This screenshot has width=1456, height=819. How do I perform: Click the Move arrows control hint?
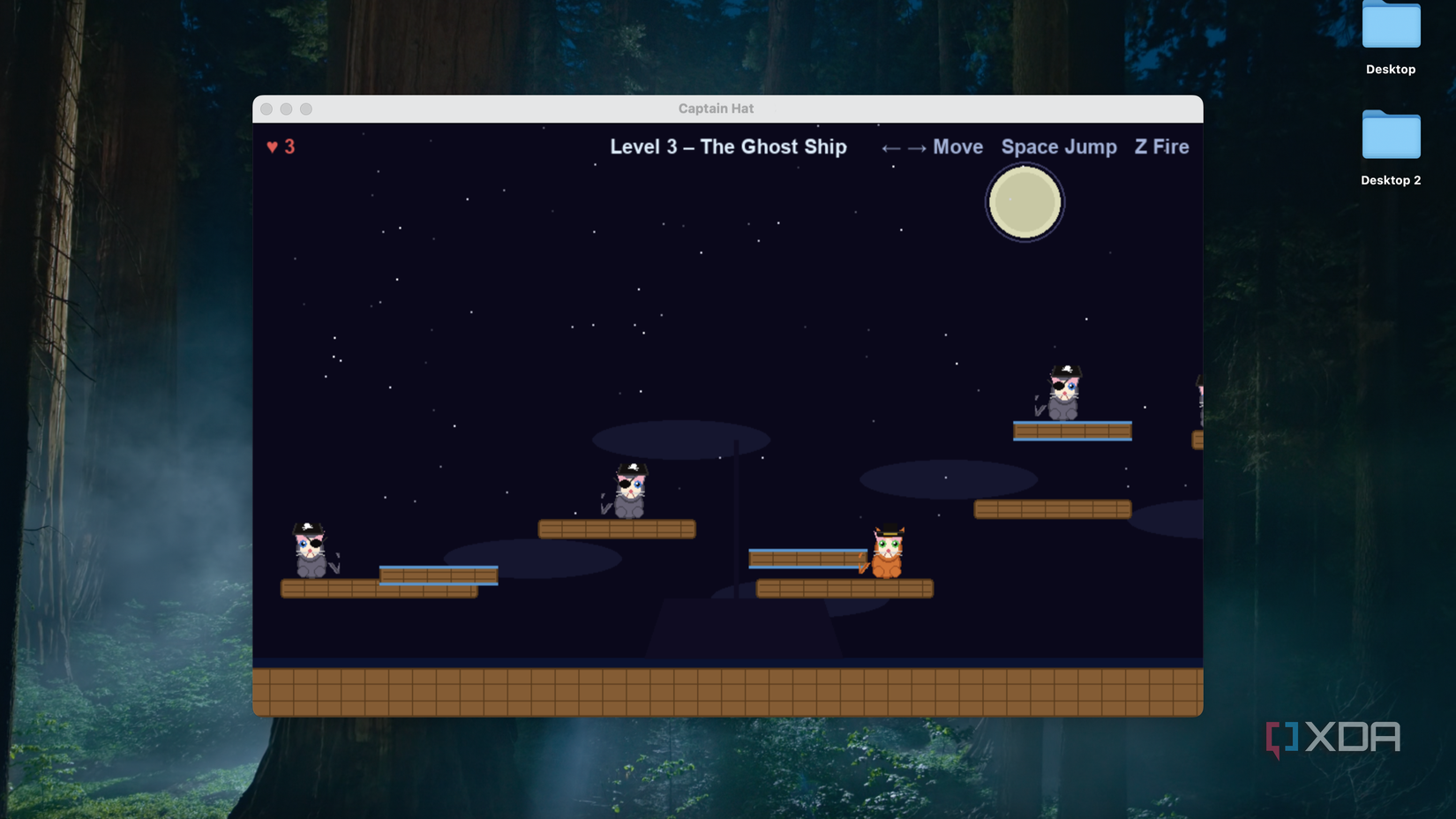click(x=933, y=147)
